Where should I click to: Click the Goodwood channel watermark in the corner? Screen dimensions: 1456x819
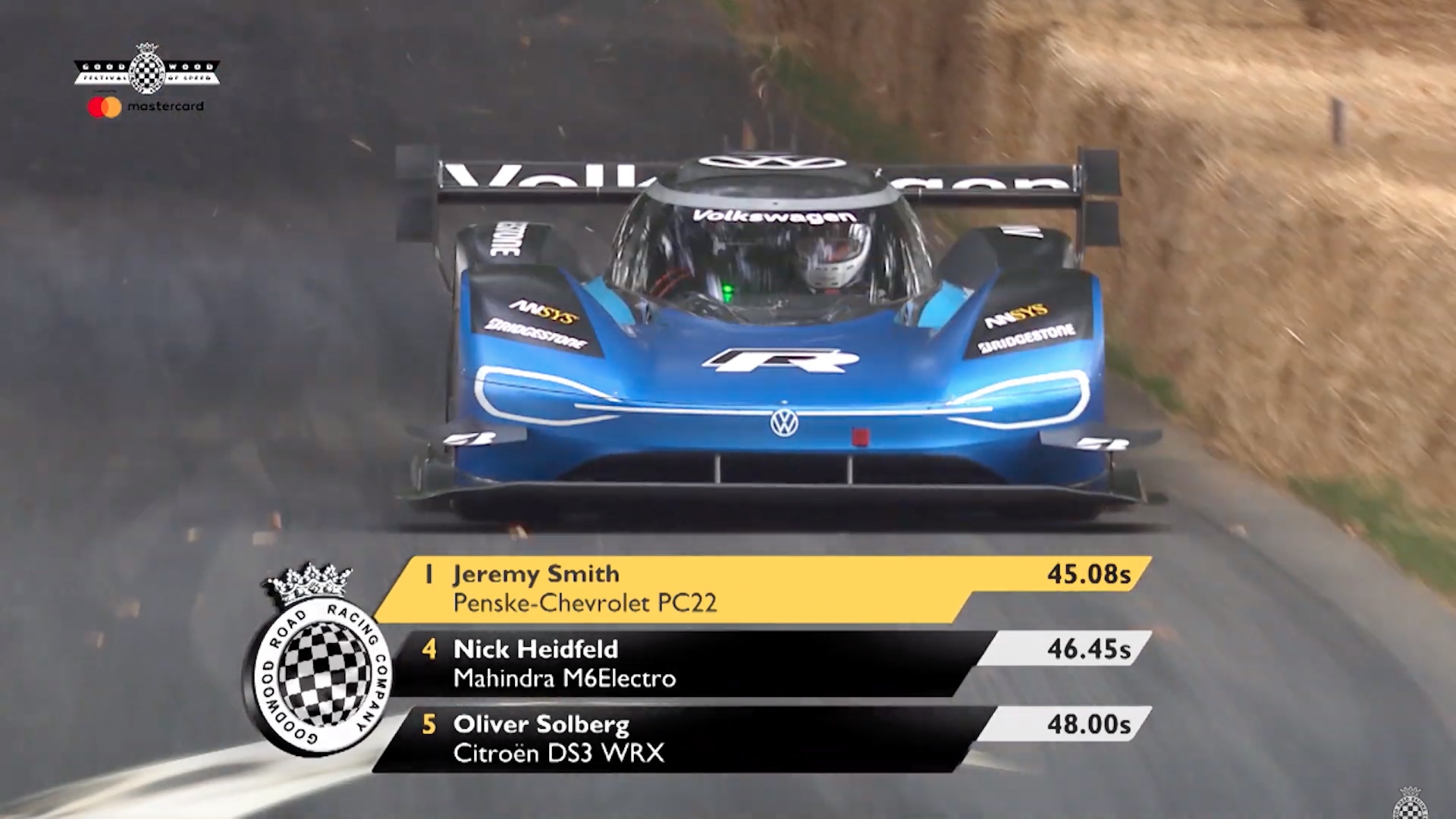(1410, 804)
